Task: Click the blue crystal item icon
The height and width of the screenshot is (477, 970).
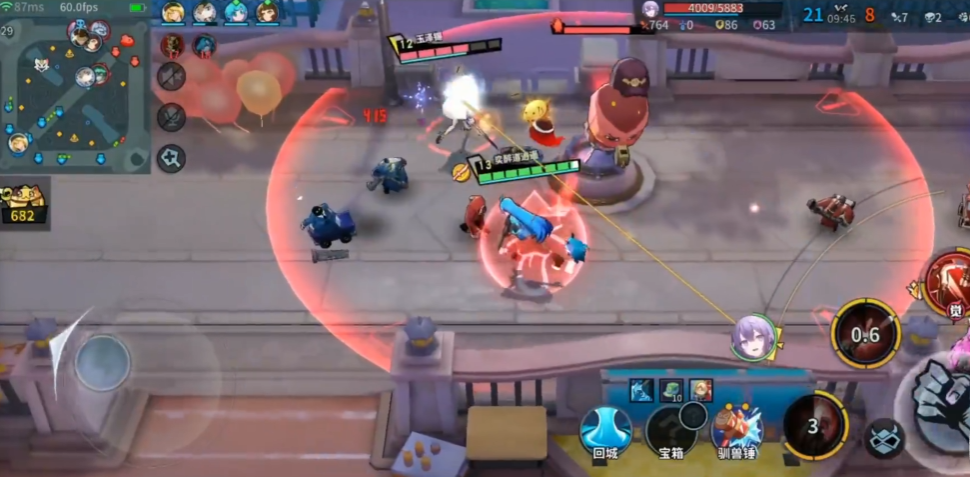Action: click(x=641, y=390)
